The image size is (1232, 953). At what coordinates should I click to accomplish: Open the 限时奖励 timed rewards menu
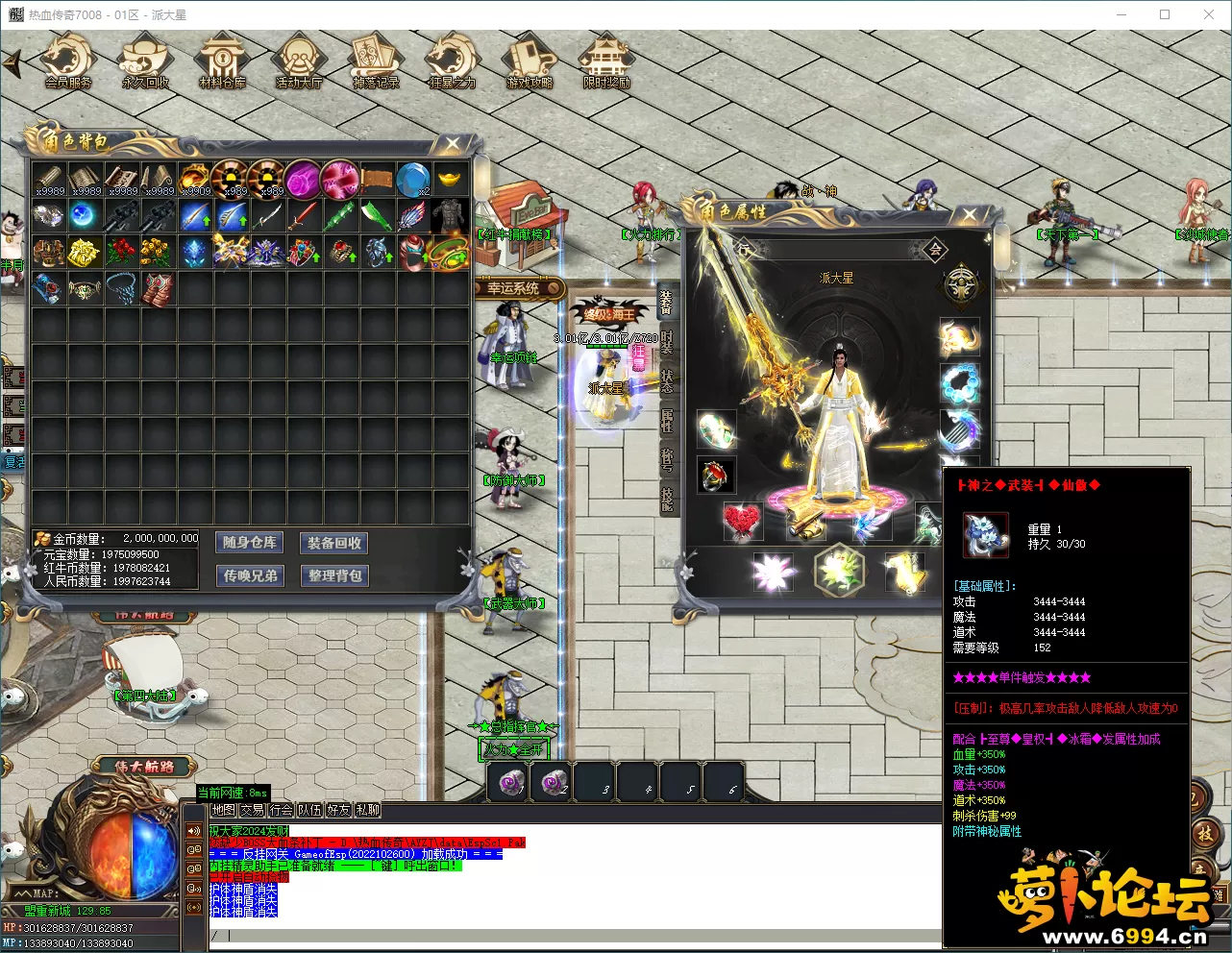tap(606, 61)
